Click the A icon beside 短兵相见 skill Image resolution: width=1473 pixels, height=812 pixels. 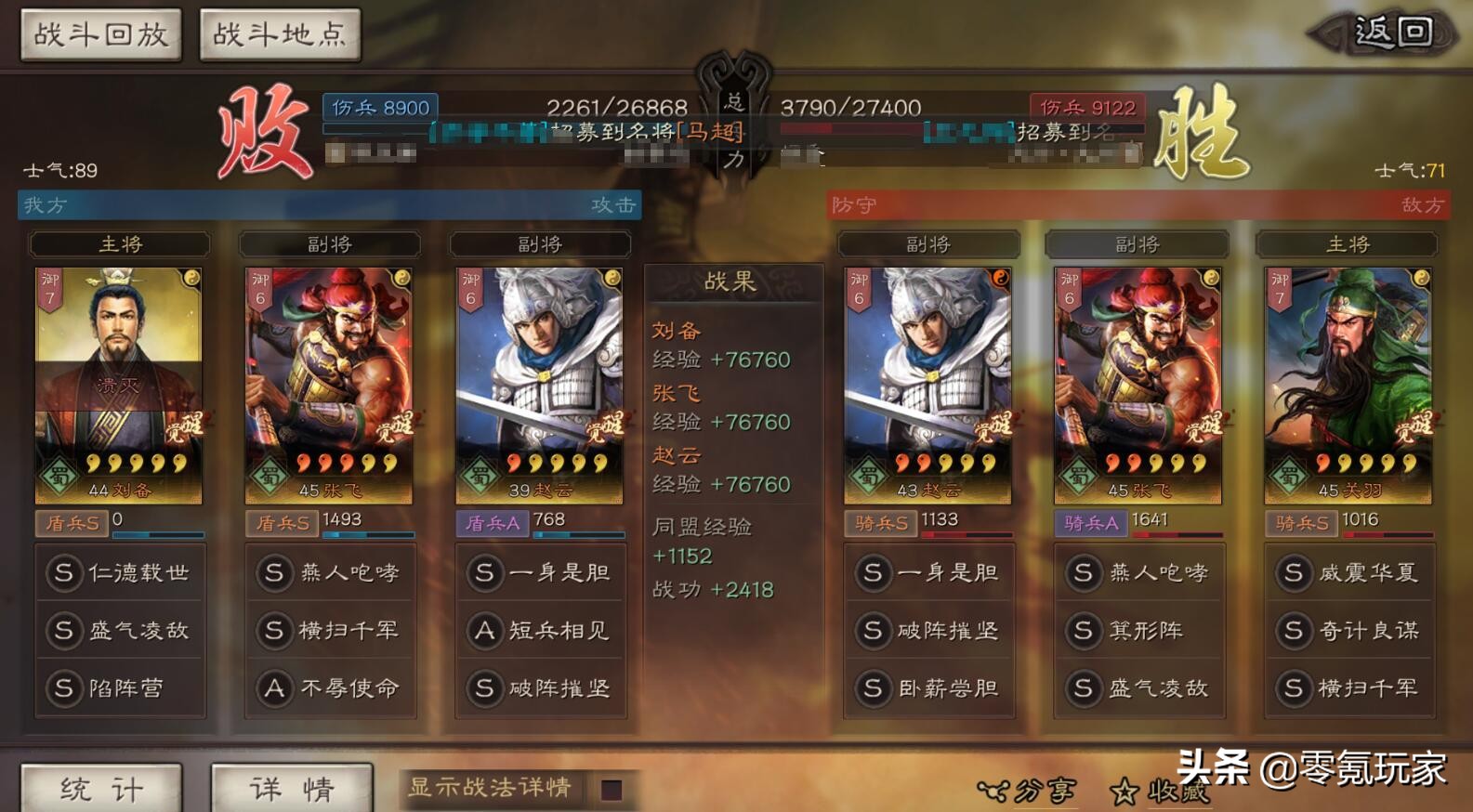pos(483,631)
